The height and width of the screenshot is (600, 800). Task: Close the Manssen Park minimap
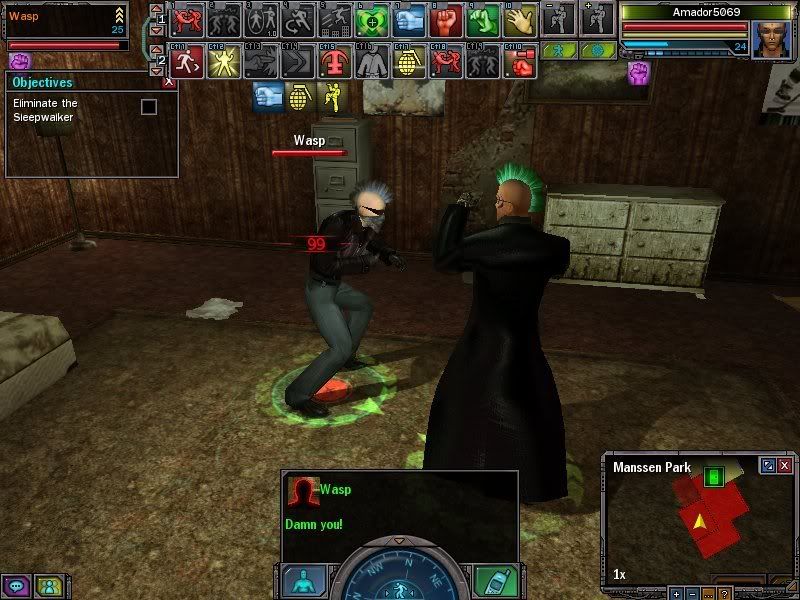[x=785, y=466]
